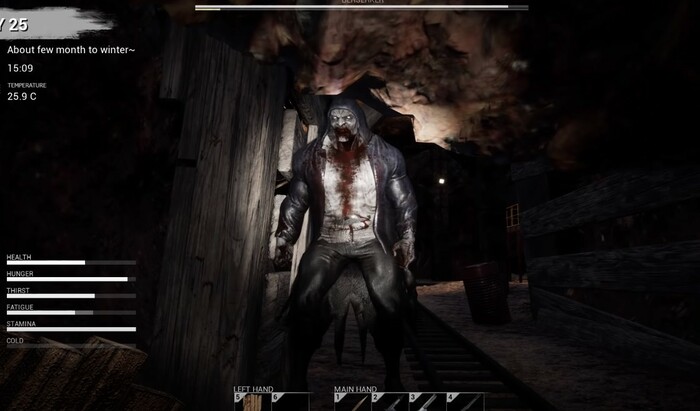This screenshot has width=700, height=411.
Task: Select left hand slot 5 wooden item
Action: 251,402
